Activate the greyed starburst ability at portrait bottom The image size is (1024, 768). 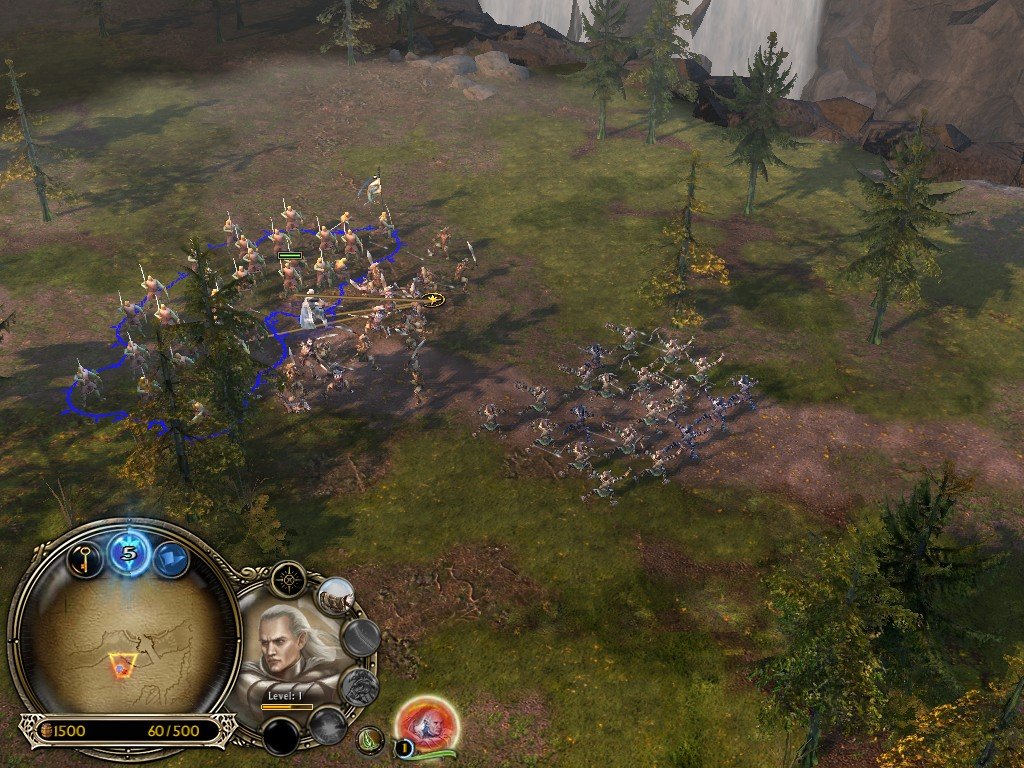(326, 725)
